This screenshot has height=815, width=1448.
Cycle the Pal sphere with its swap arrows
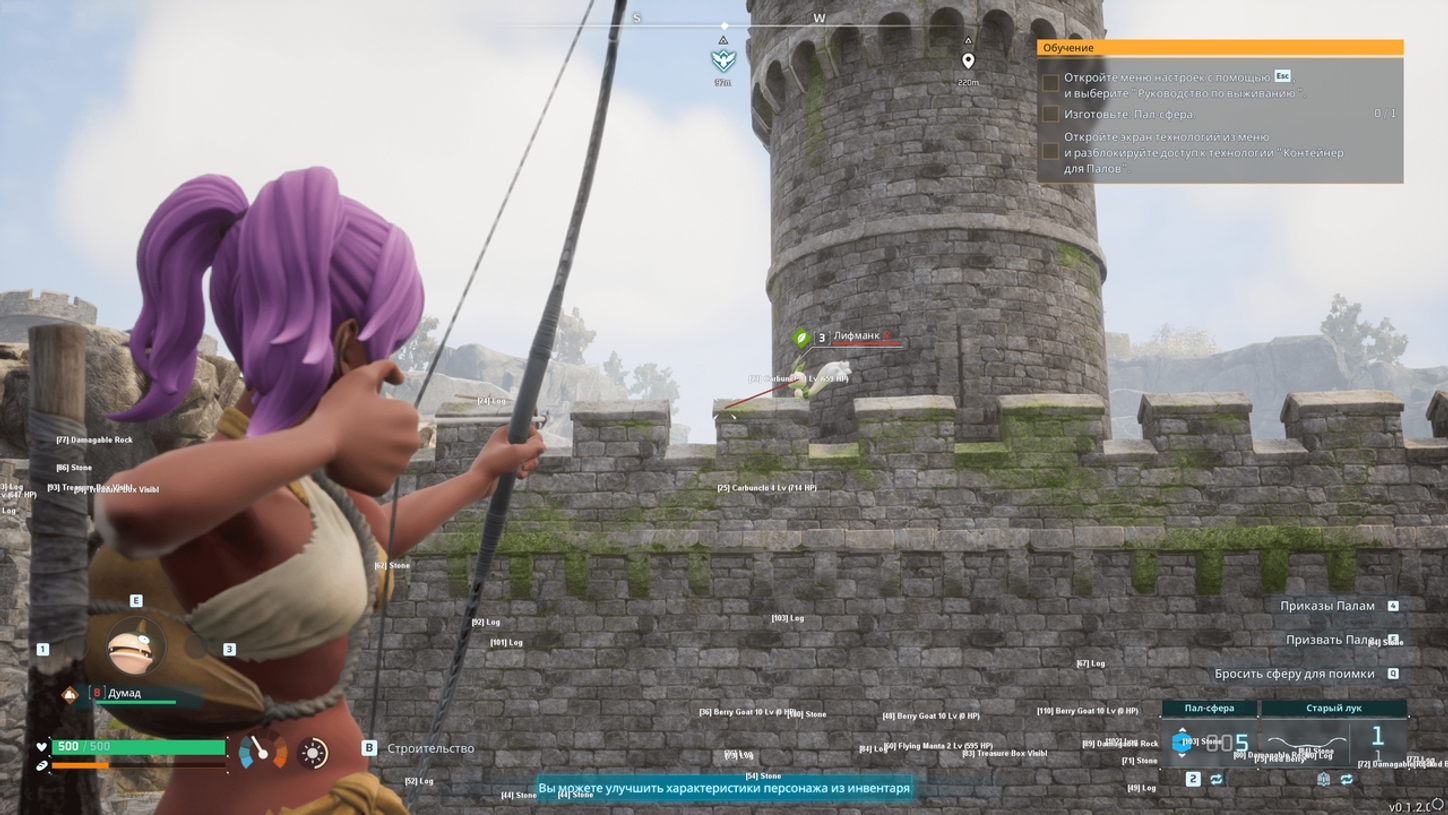click(1216, 779)
